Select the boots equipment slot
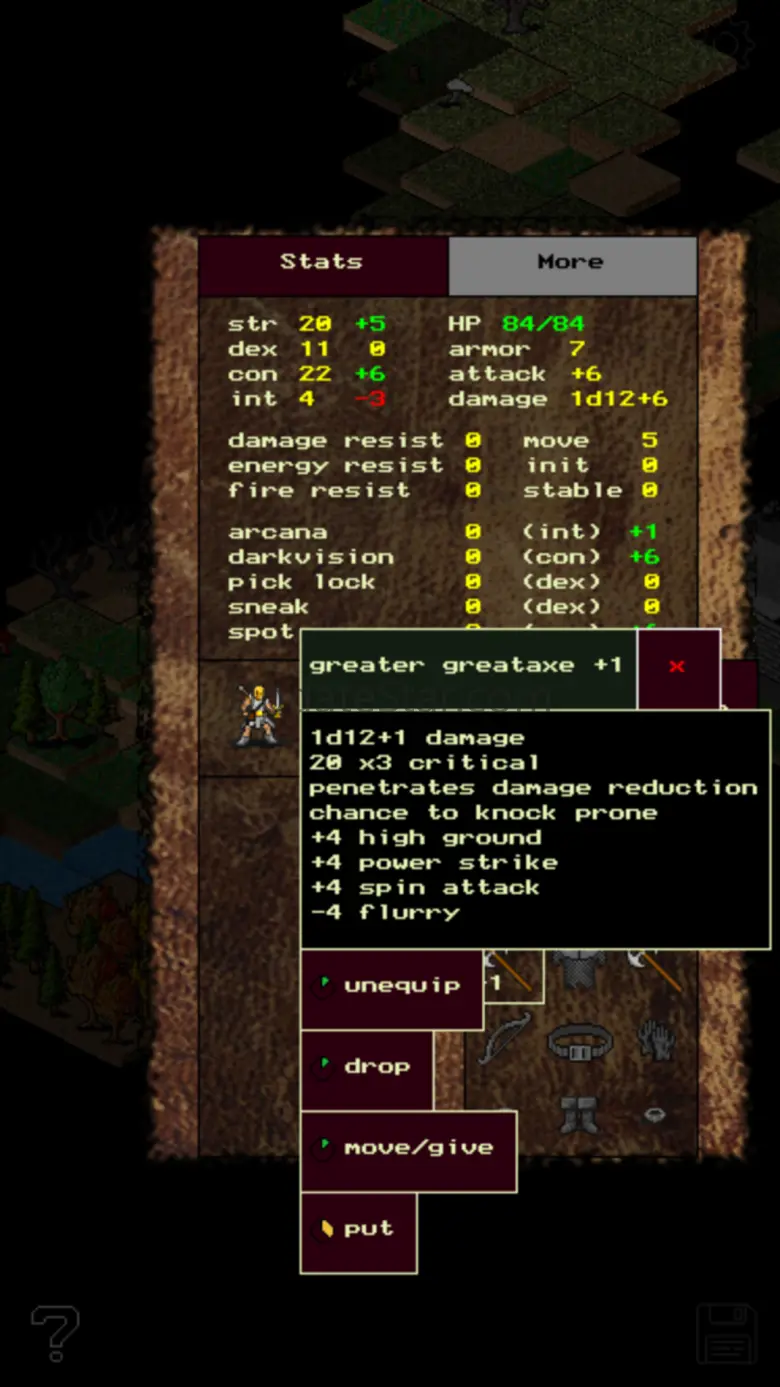This screenshot has height=1387, width=780. (579, 1114)
